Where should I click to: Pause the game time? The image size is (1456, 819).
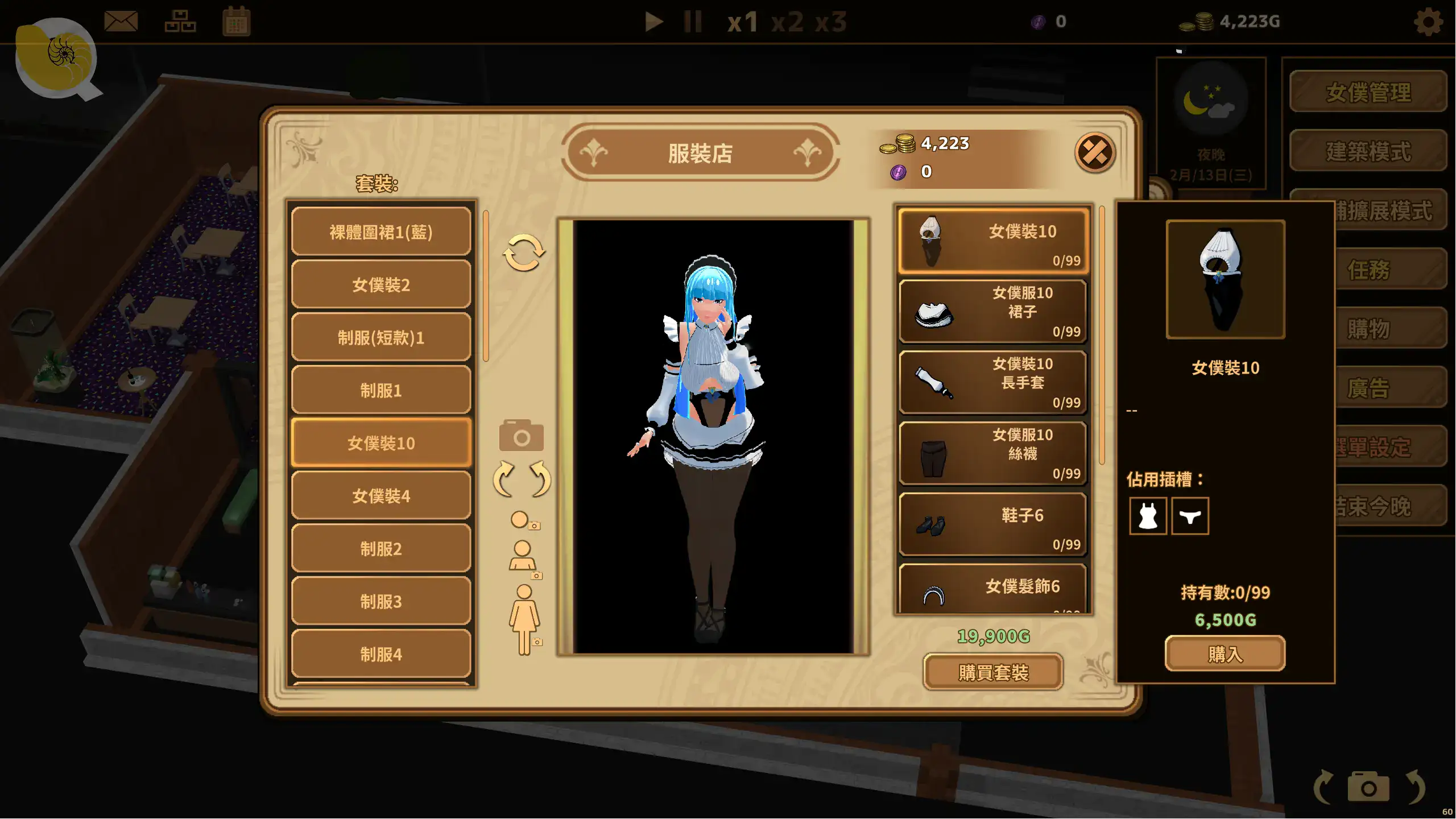click(x=692, y=22)
